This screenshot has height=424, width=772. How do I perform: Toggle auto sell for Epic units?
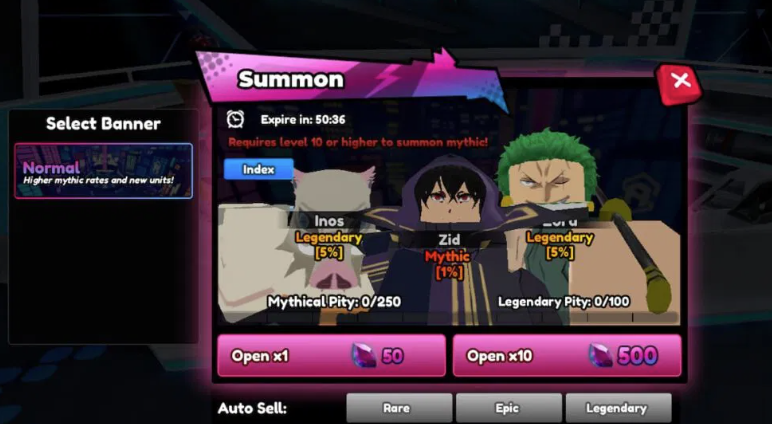pos(506,408)
